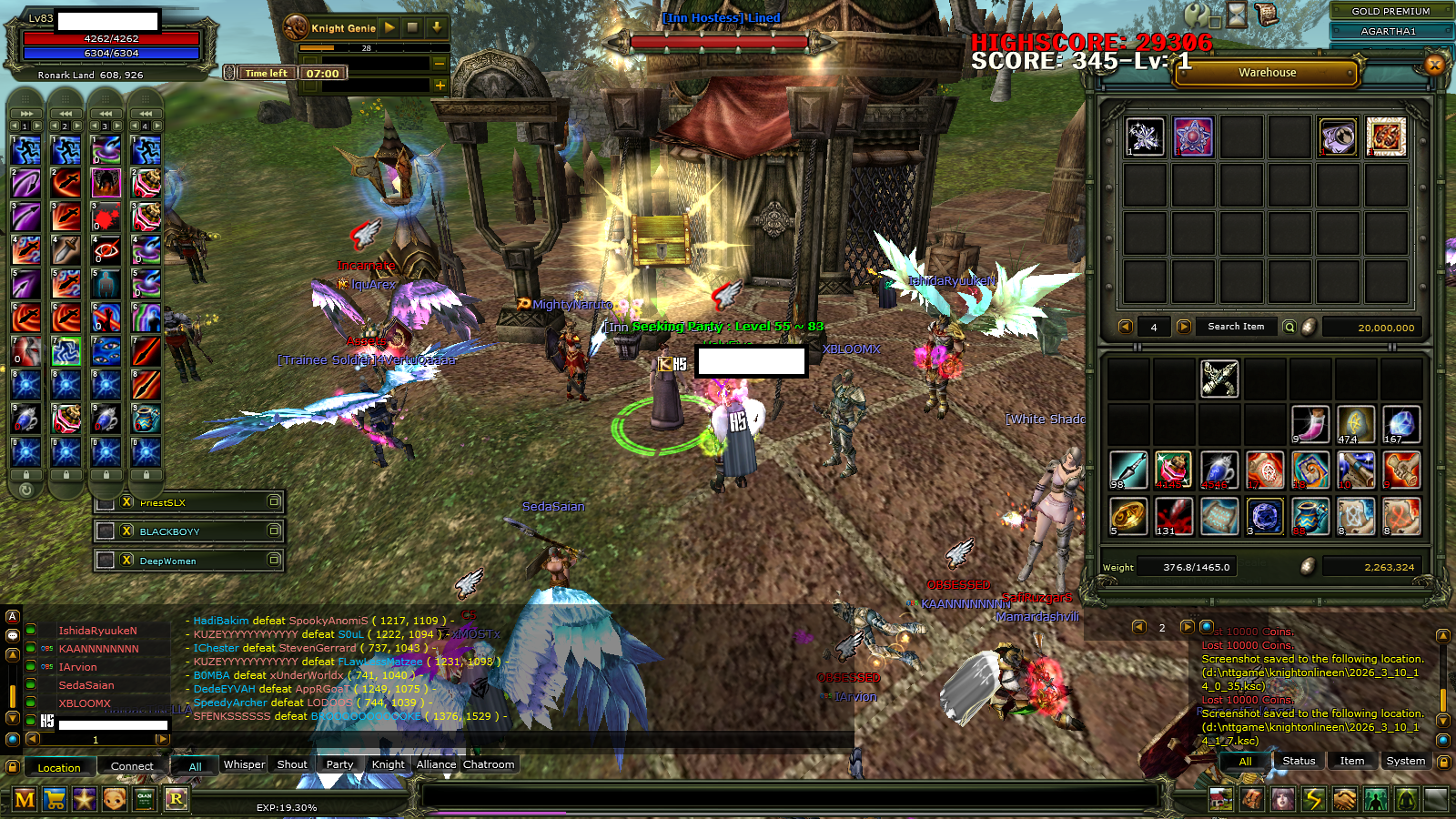
Task: Close the Warehouse window
Action: pos(1434,65)
